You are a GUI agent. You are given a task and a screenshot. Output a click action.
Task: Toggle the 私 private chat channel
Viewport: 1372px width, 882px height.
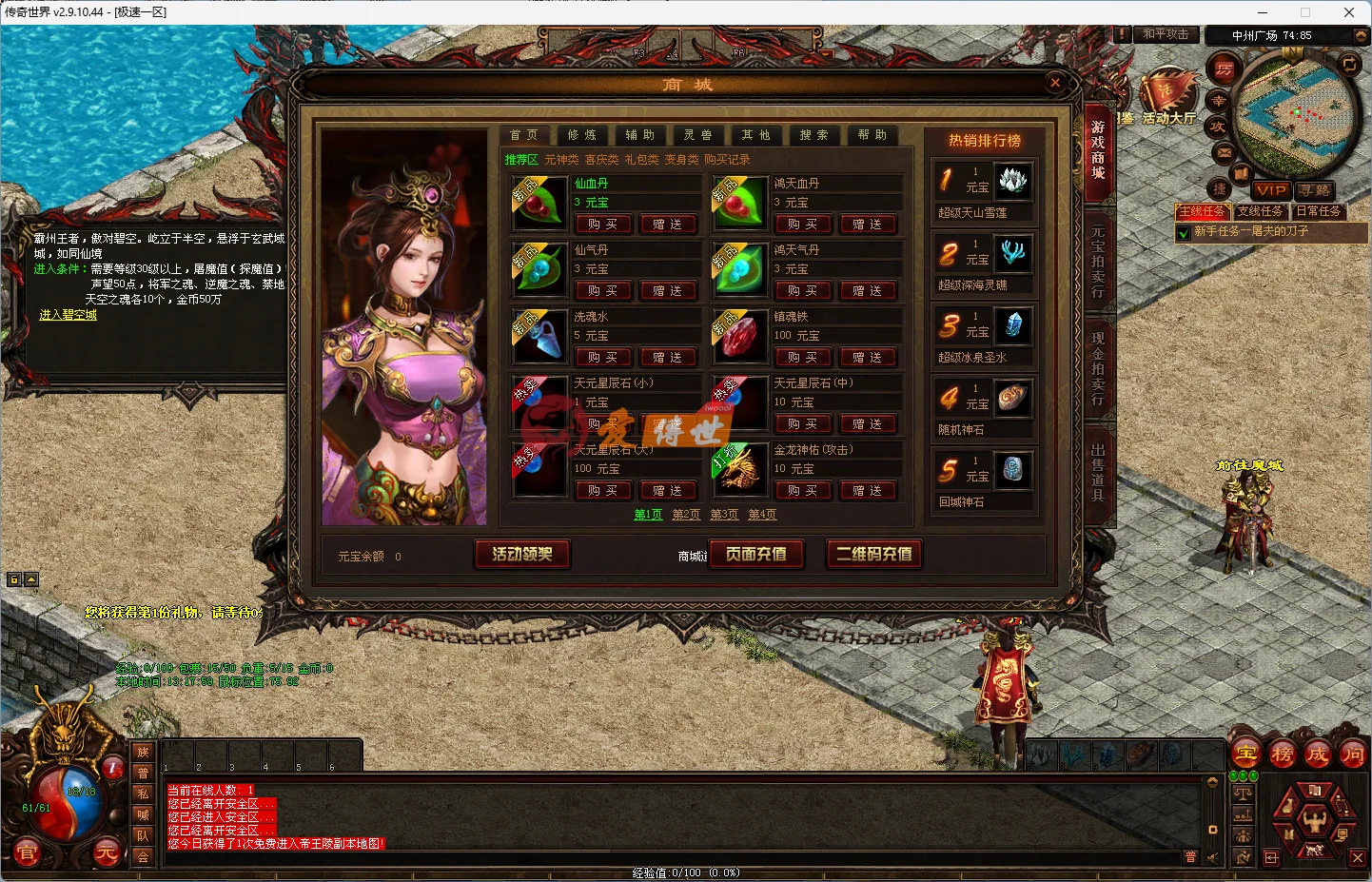[141, 794]
